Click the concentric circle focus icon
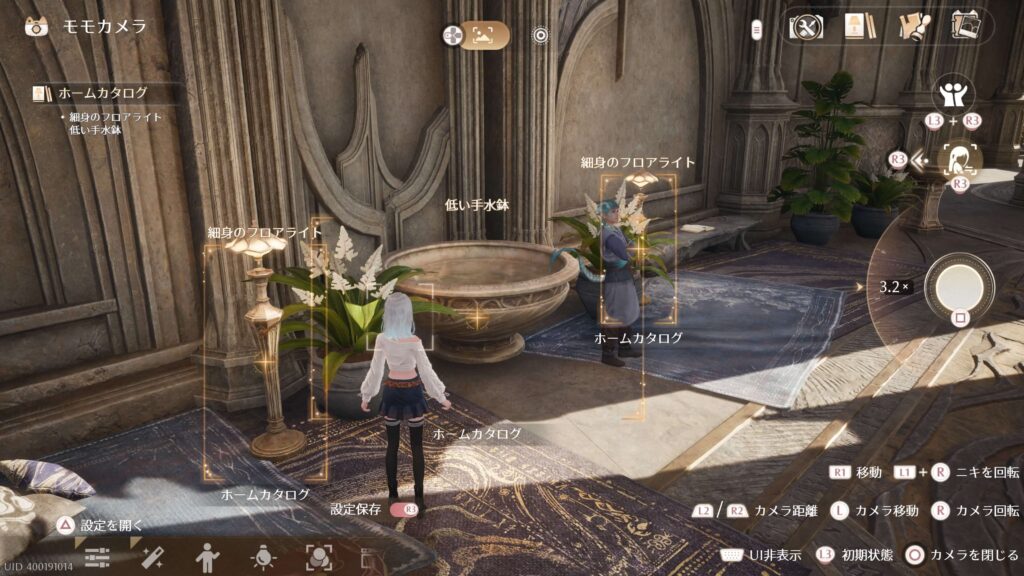The height and width of the screenshot is (576, 1024). pos(540,36)
